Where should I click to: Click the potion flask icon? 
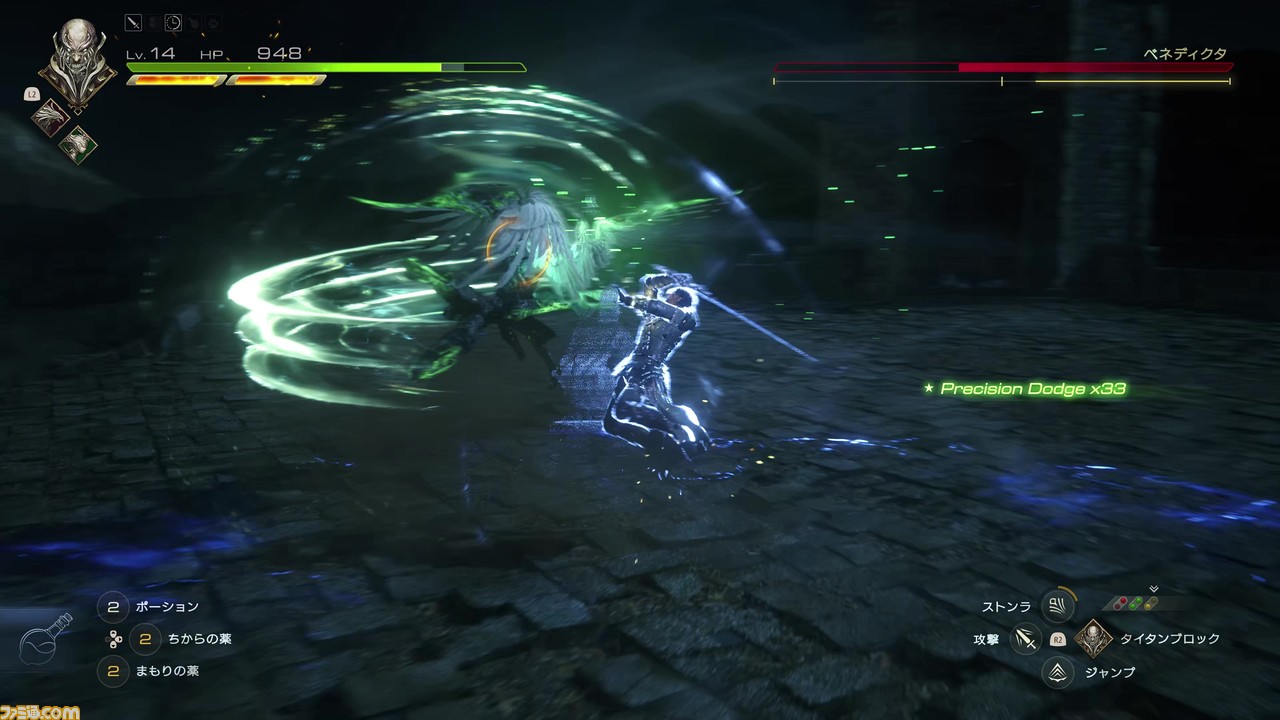pyautogui.click(x=45, y=640)
